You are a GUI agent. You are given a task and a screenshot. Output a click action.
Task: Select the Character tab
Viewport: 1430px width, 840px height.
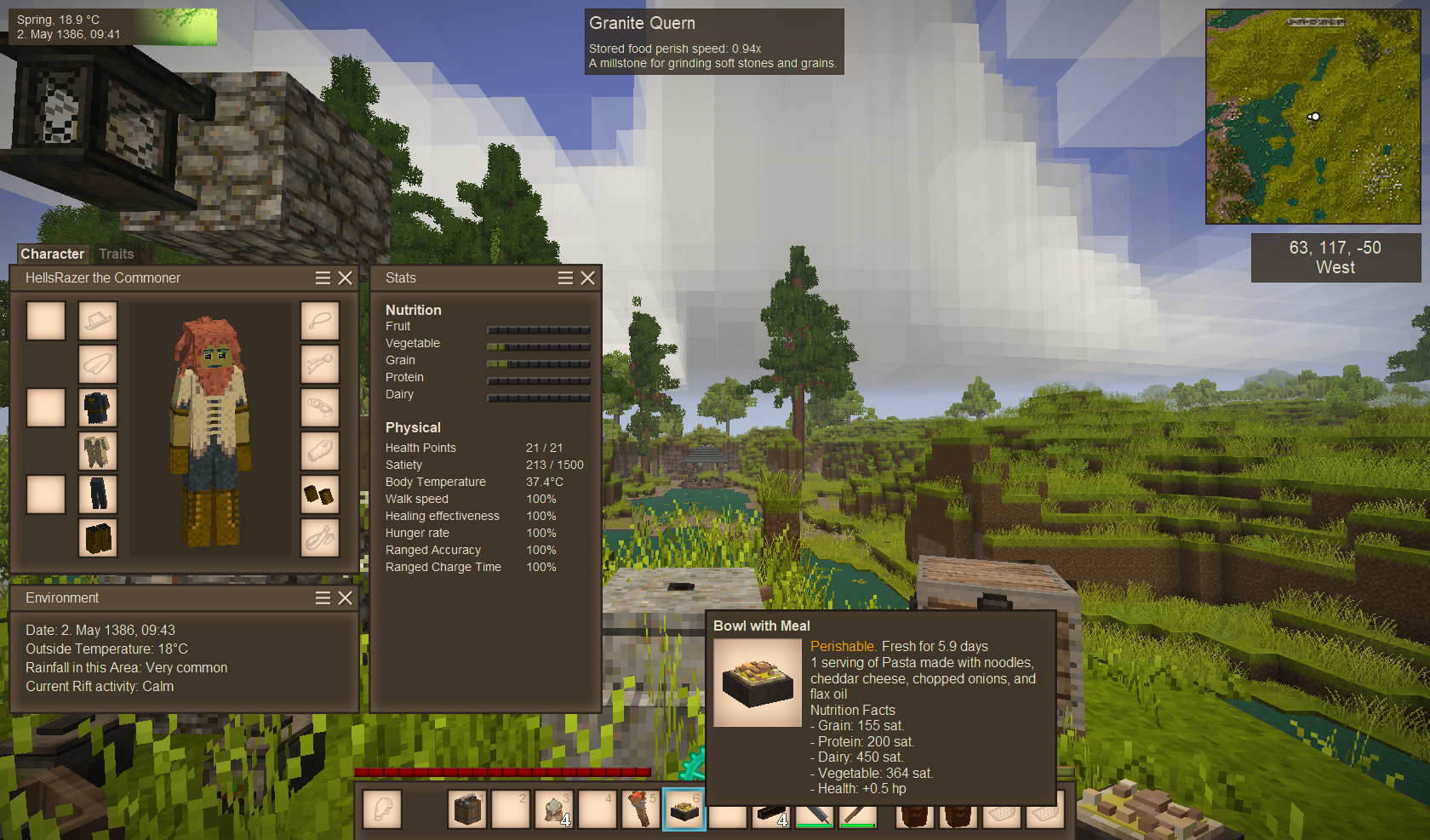pyautogui.click(x=52, y=254)
